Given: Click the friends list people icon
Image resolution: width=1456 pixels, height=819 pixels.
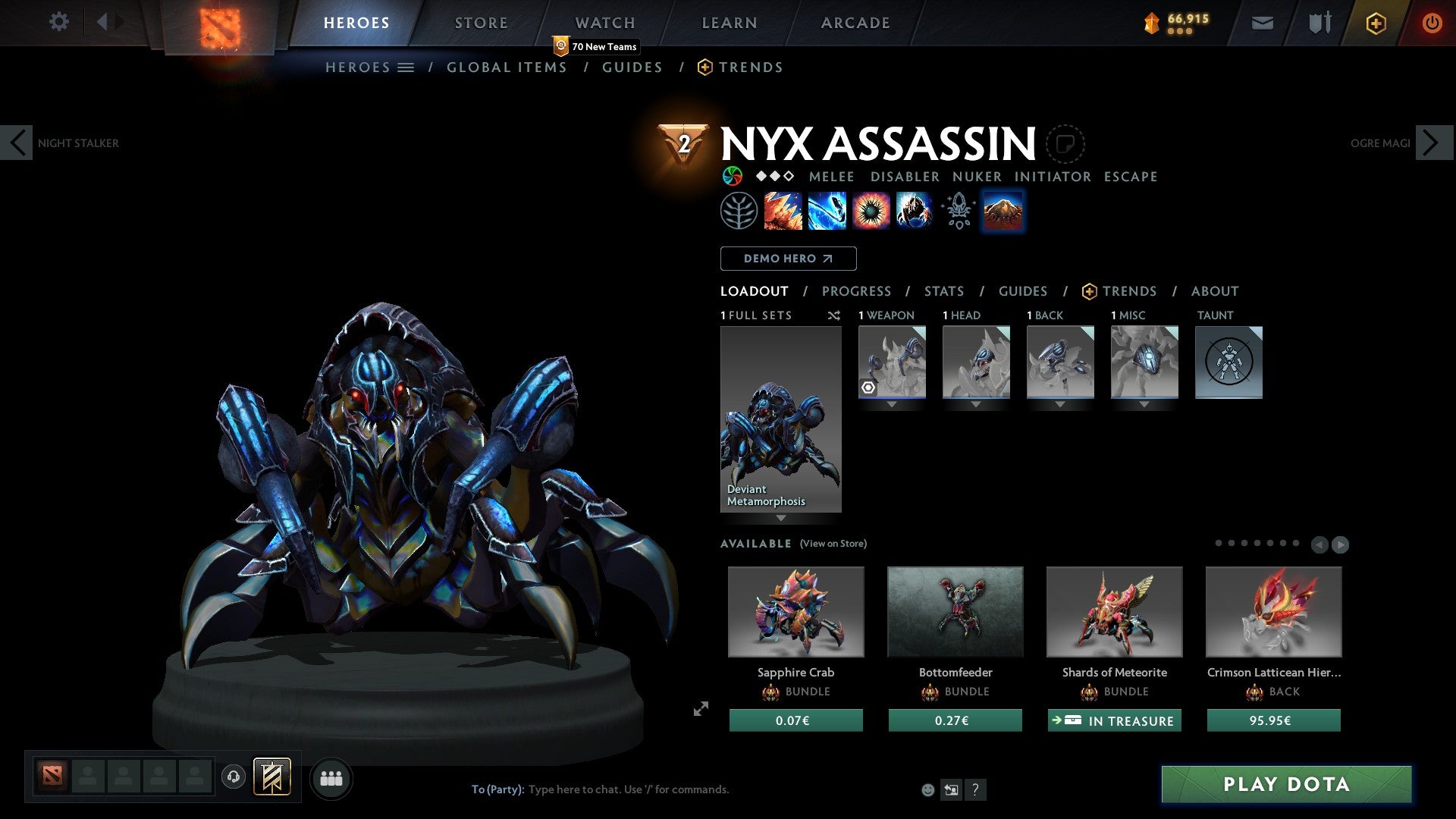Looking at the screenshot, I should pyautogui.click(x=331, y=778).
